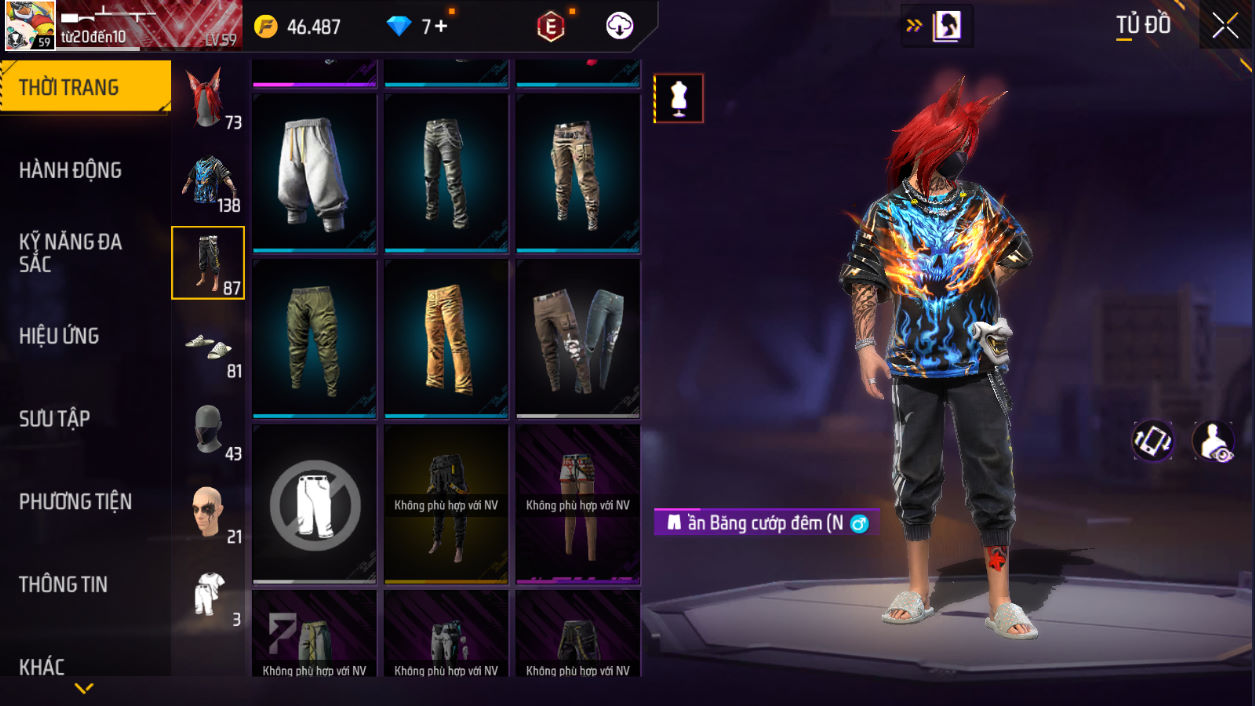The image size is (1255, 706).
Task: Click the no-pants remove slot
Action: [x=314, y=504]
